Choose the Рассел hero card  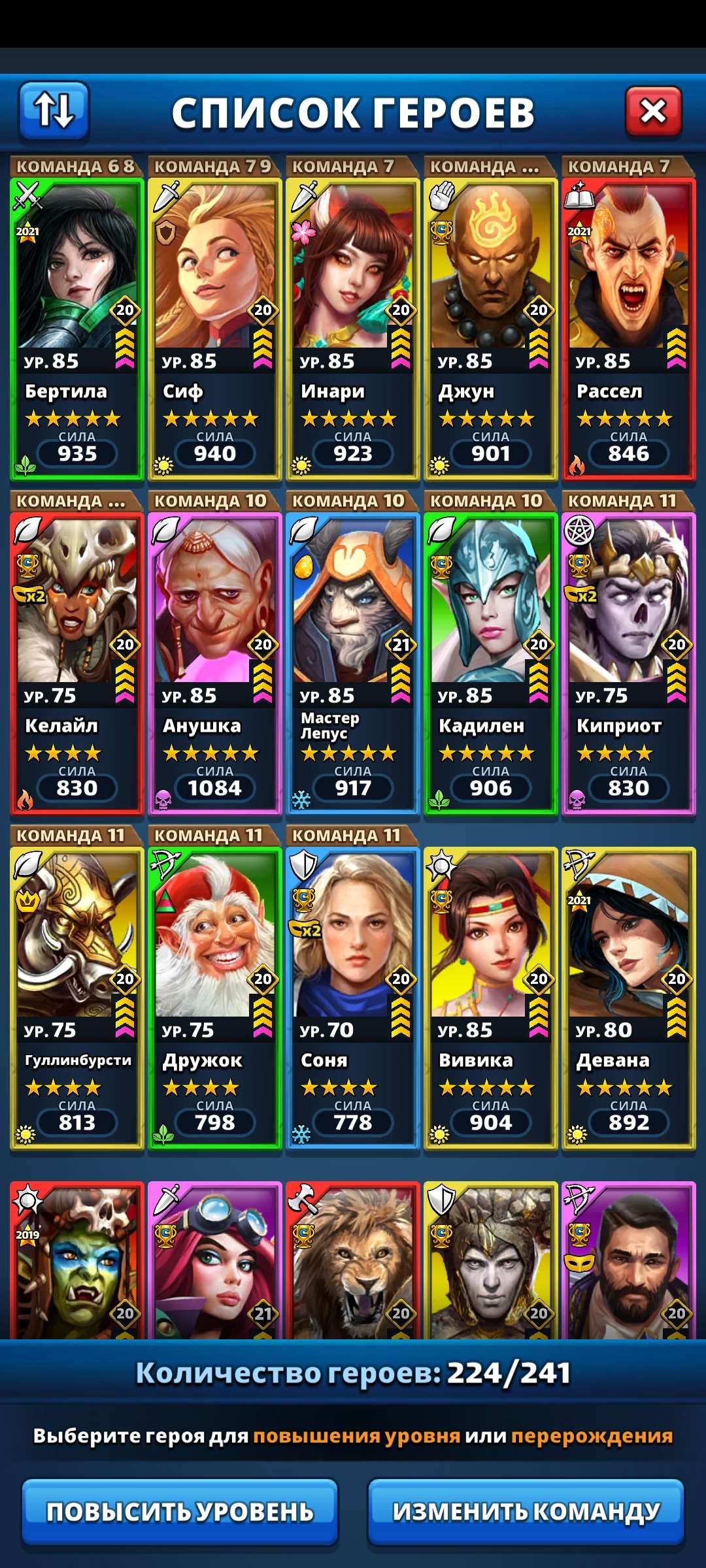point(629,327)
